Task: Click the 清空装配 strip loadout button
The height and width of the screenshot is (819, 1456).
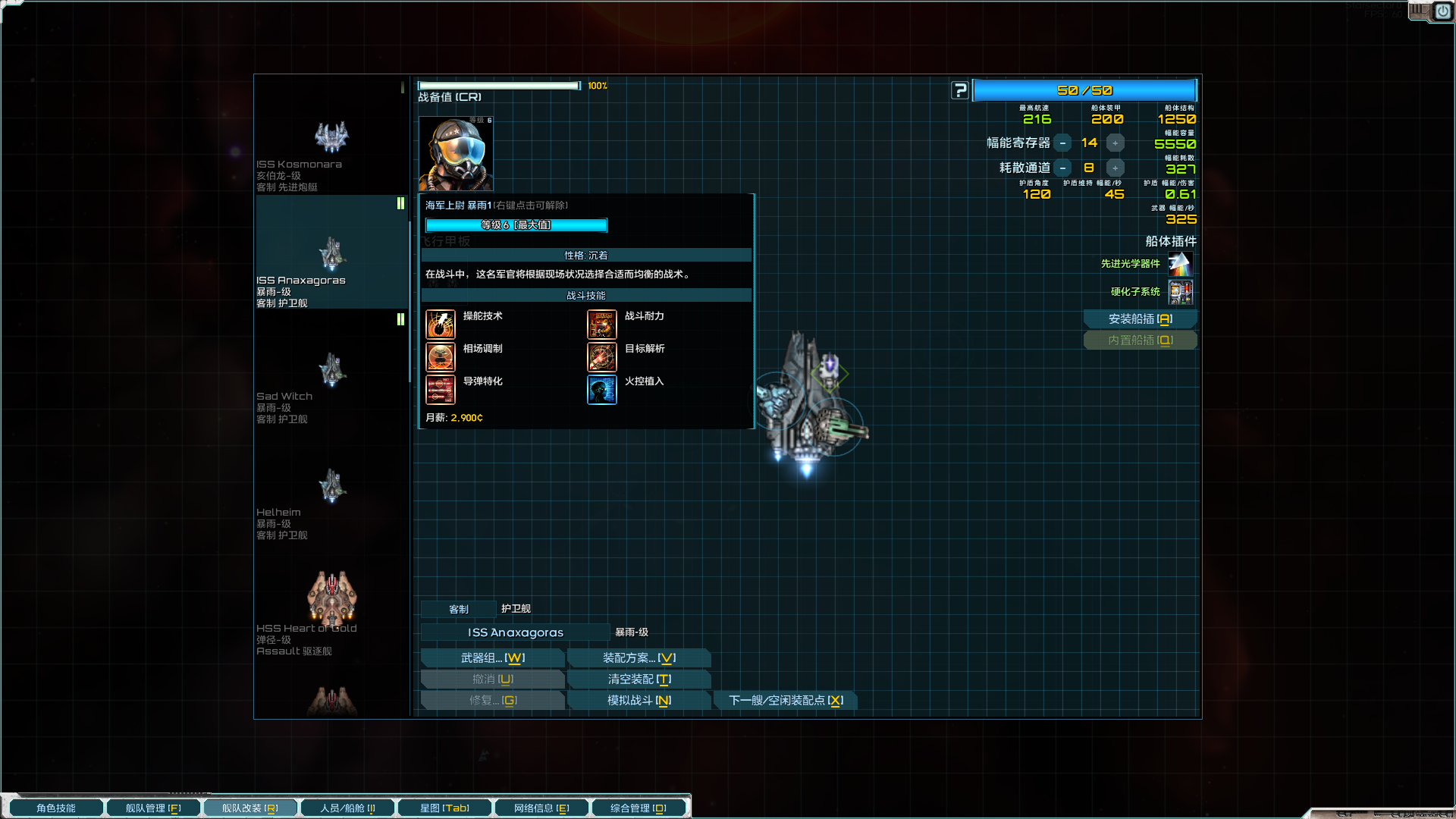Action: 639,679
